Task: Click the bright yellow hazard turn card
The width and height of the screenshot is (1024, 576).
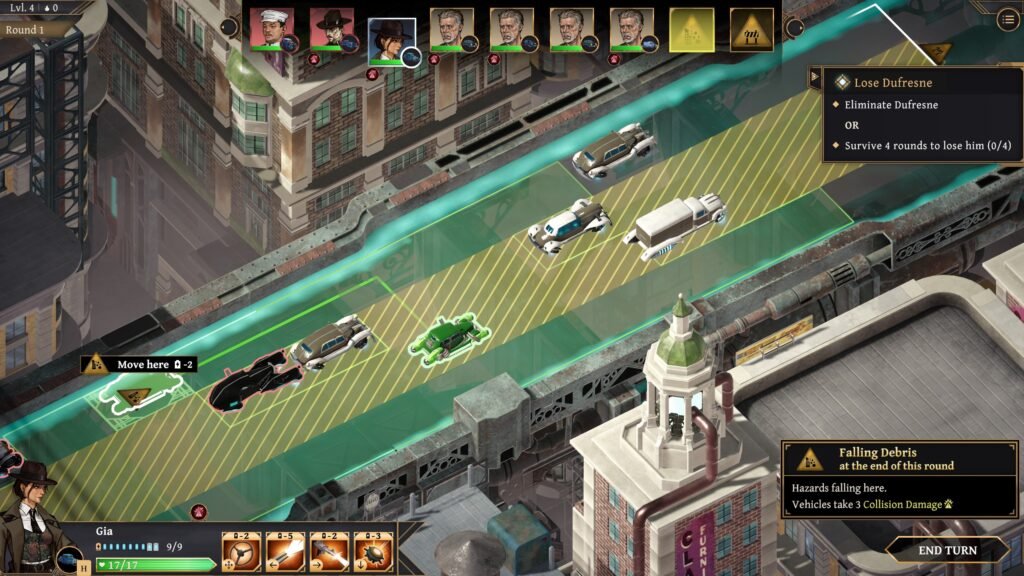Action: [692, 30]
